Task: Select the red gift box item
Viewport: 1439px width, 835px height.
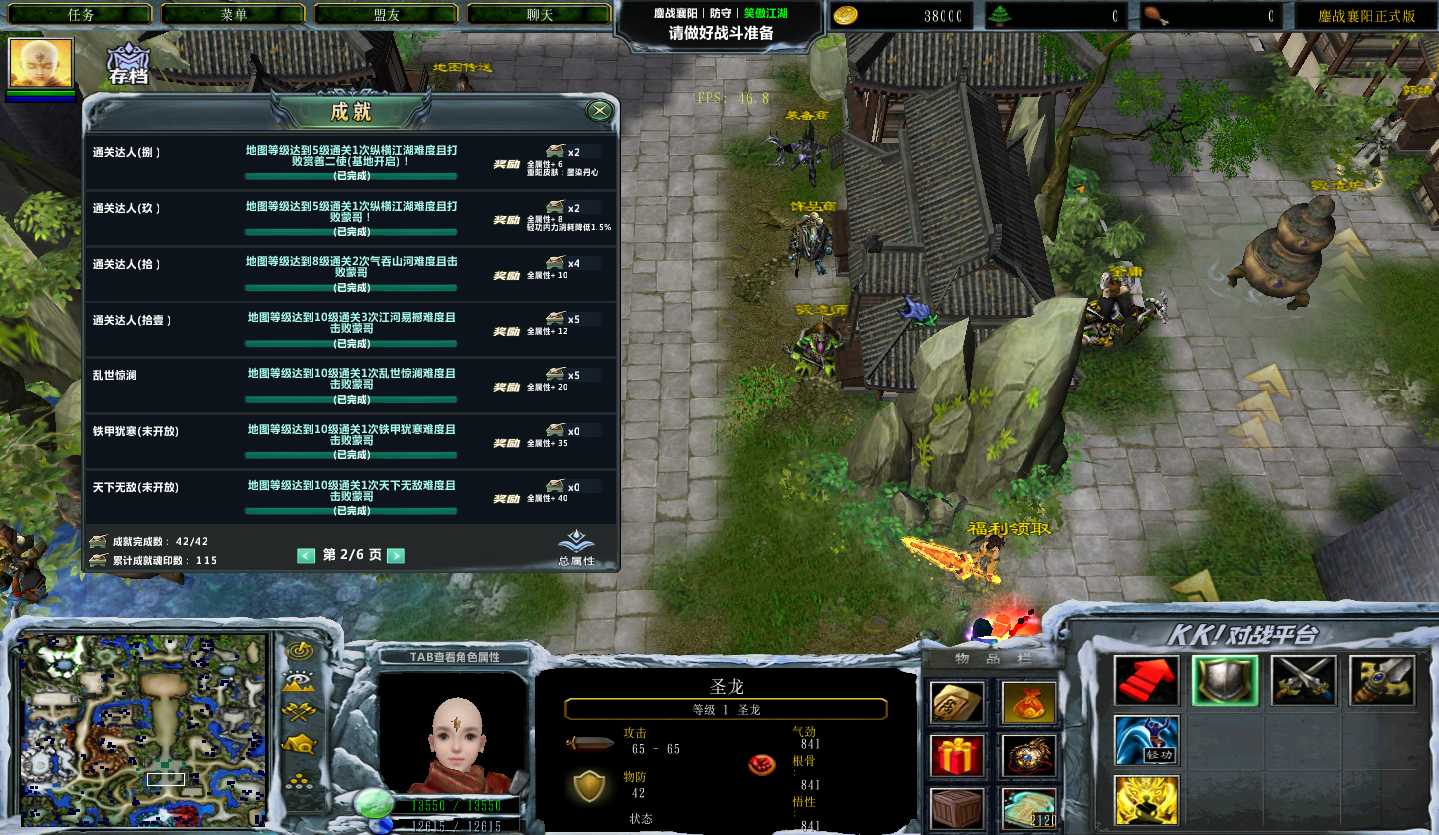Action: (x=957, y=756)
